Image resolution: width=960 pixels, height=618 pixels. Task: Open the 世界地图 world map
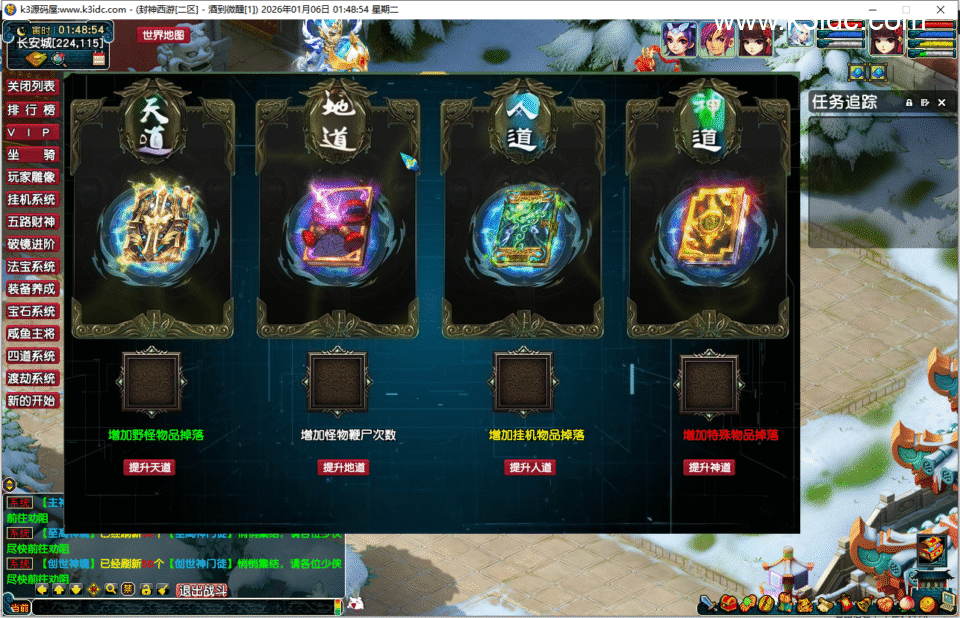tap(163, 35)
